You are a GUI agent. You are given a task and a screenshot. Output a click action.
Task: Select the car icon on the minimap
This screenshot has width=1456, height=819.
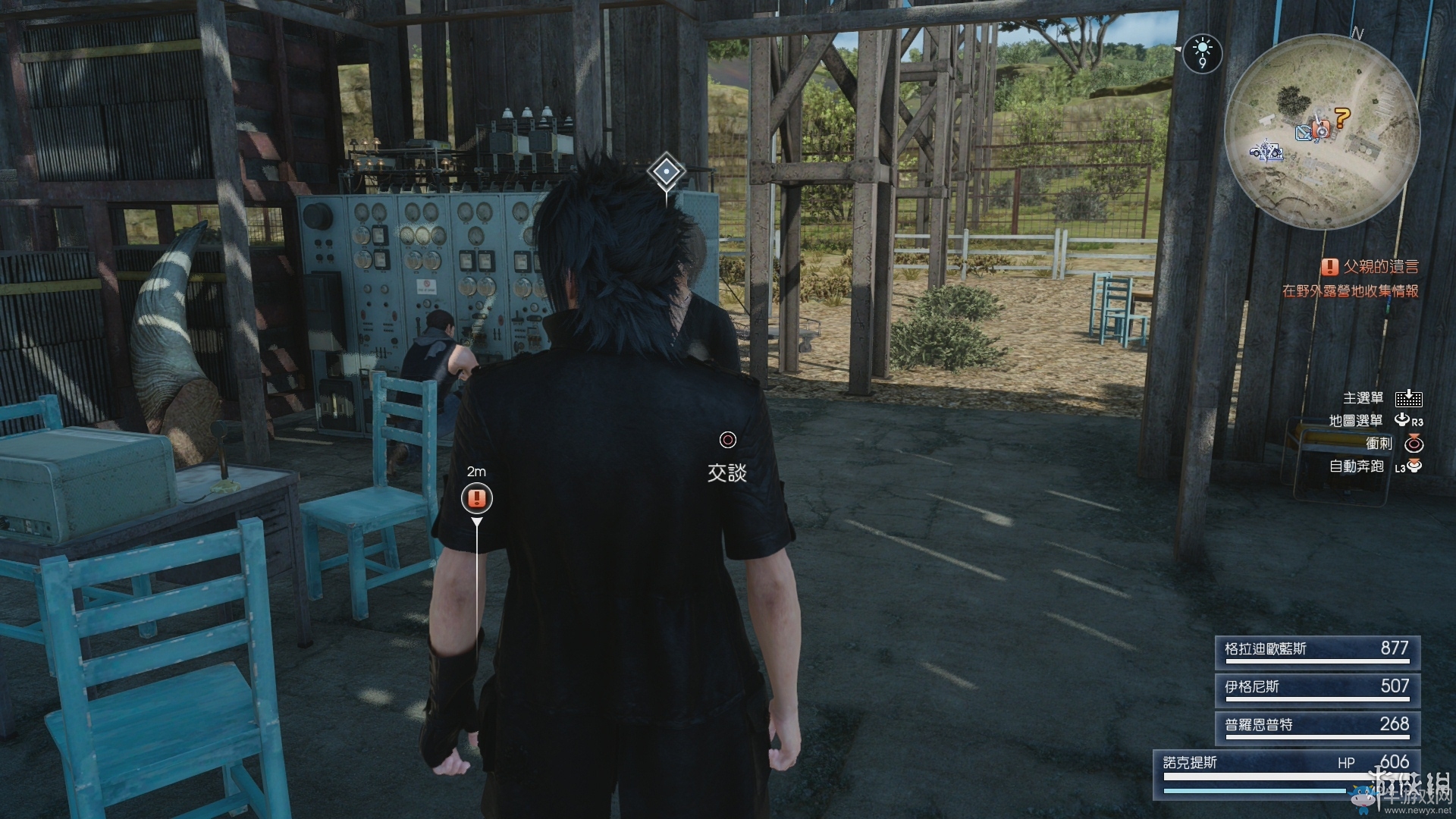point(1266,152)
